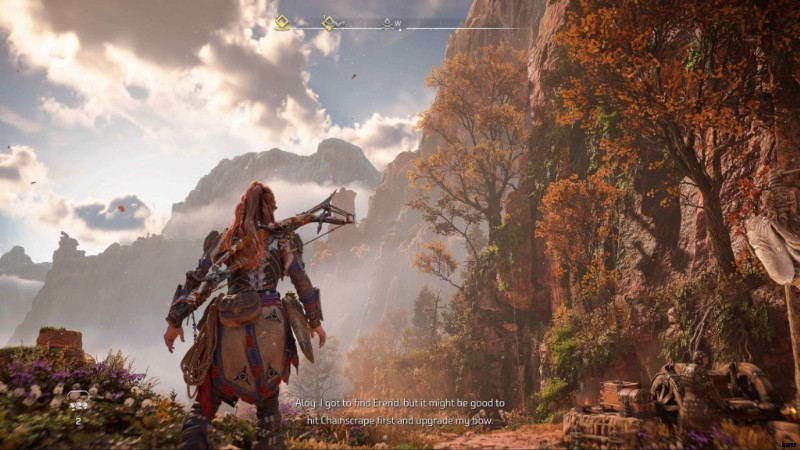Select the campfire icon on the compass
Viewport: 800px width, 450px height.
387,22
